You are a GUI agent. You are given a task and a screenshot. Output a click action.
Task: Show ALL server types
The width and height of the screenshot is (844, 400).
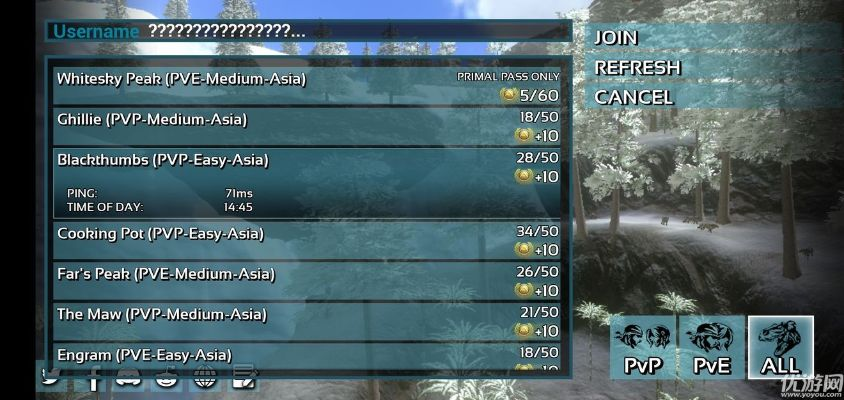pyautogui.click(x=780, y=348)
